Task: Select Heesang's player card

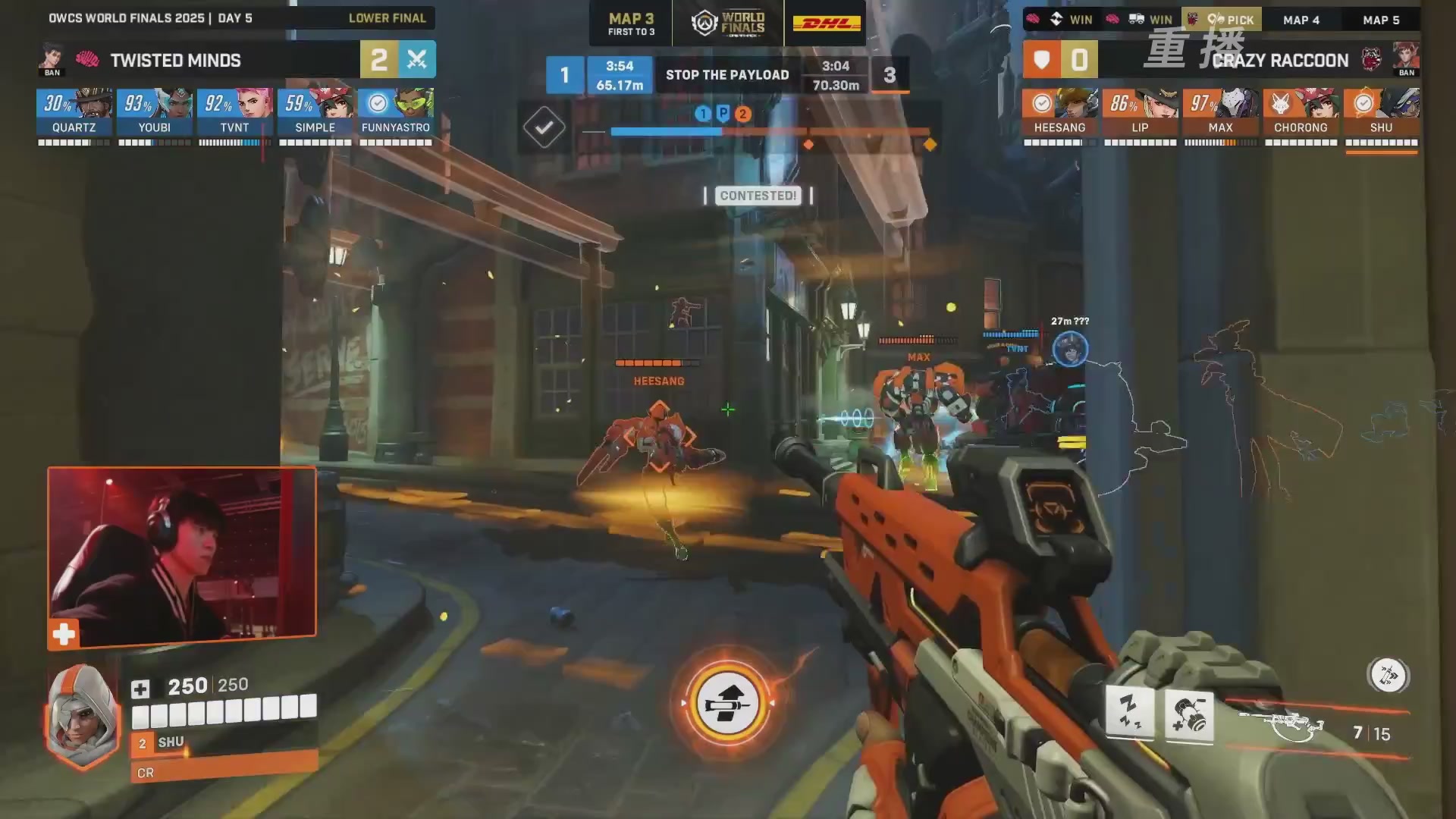Action: (1059, 112)
